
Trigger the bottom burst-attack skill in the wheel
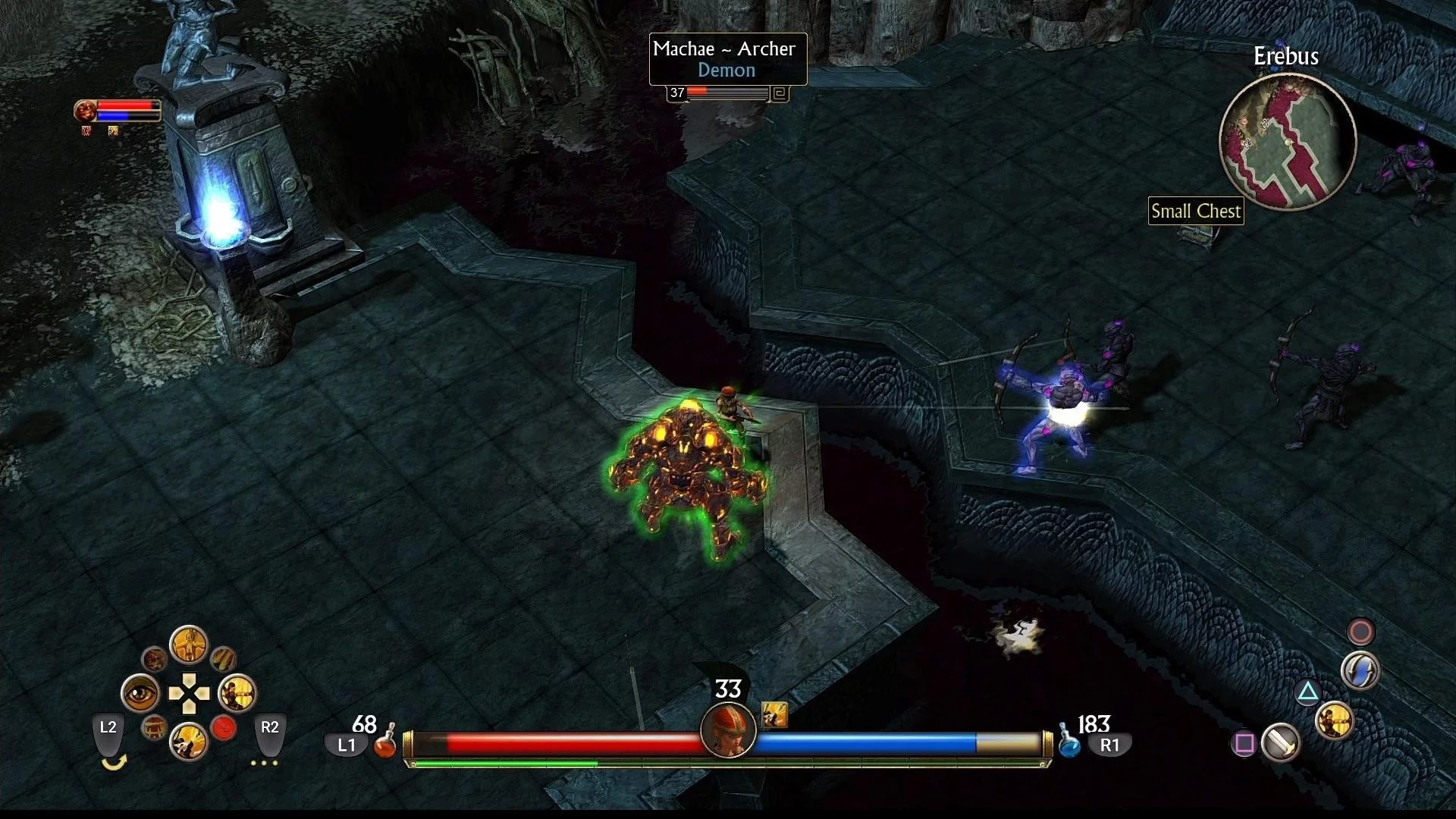click(188, 741)
